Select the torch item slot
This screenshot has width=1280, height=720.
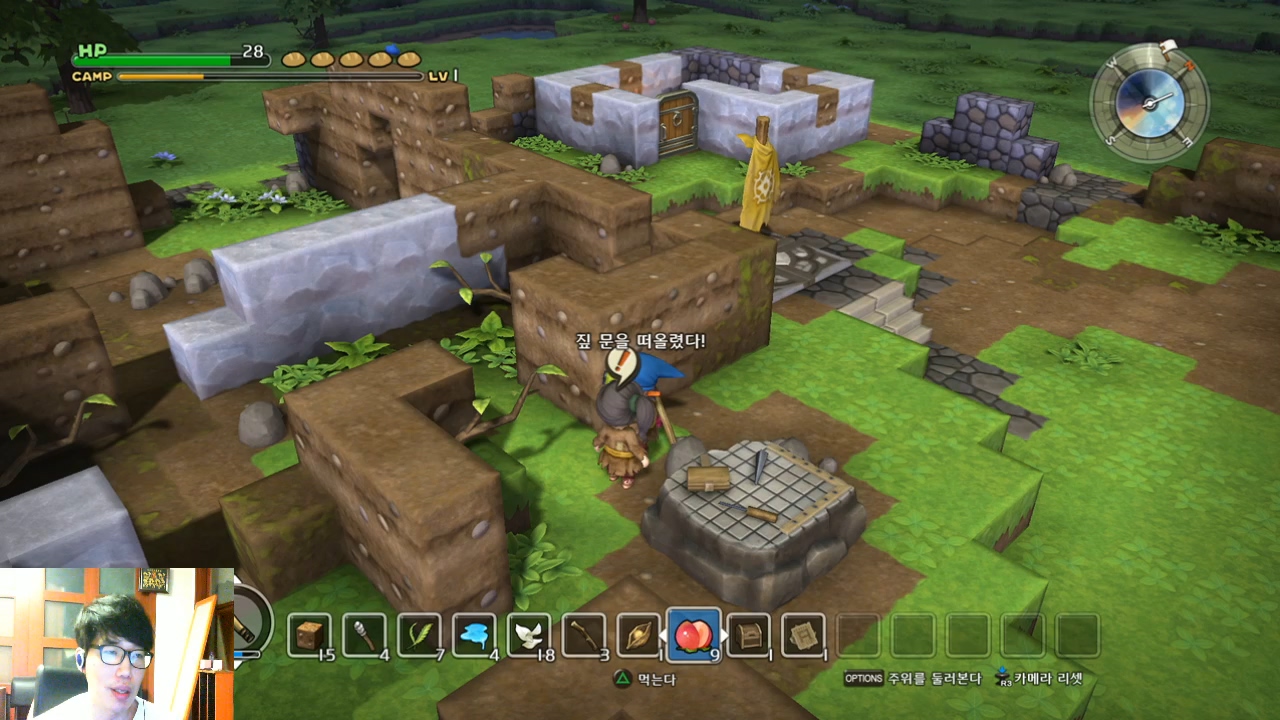364,634
